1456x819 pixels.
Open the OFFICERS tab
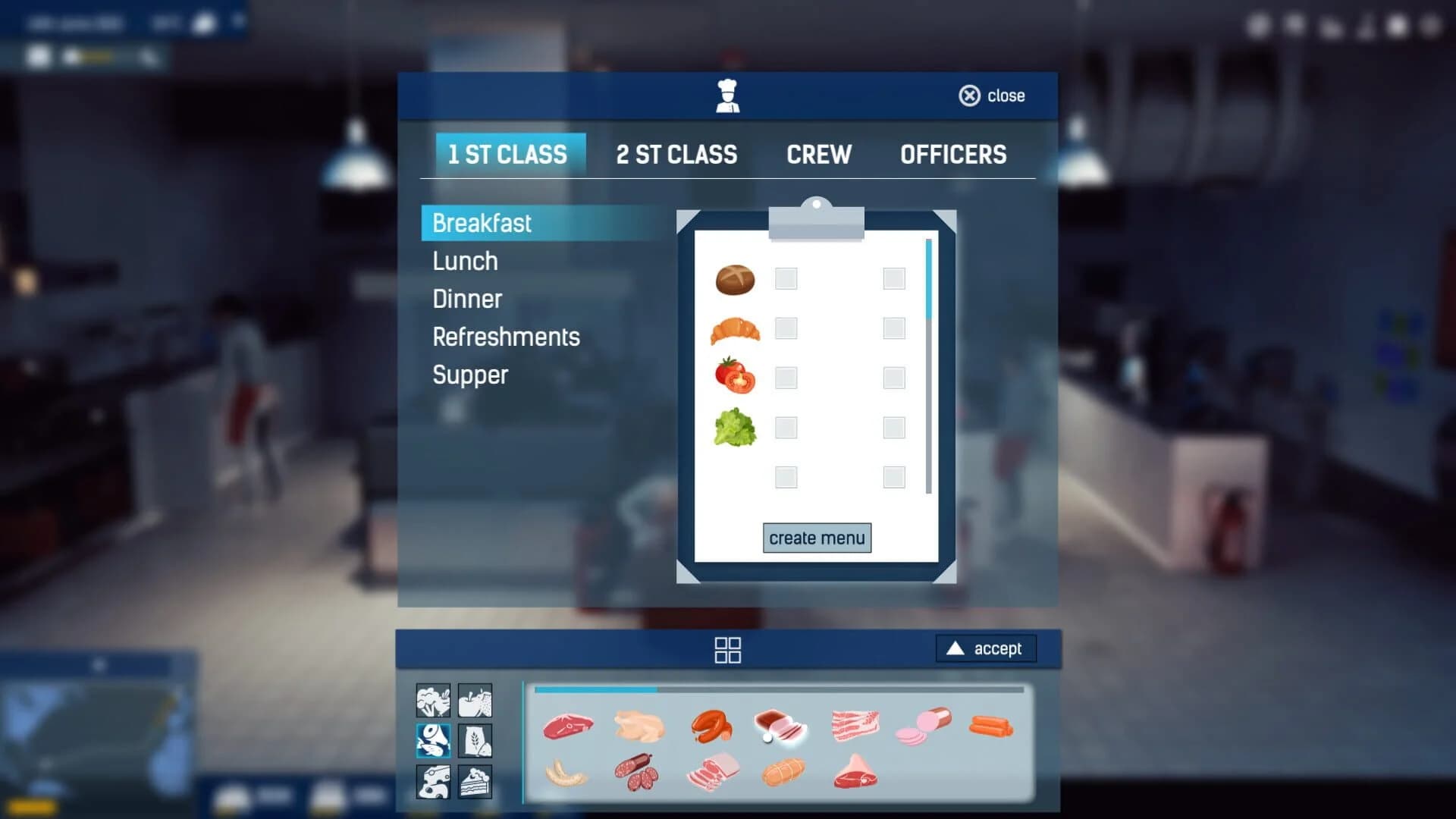(x=953, y=155)
